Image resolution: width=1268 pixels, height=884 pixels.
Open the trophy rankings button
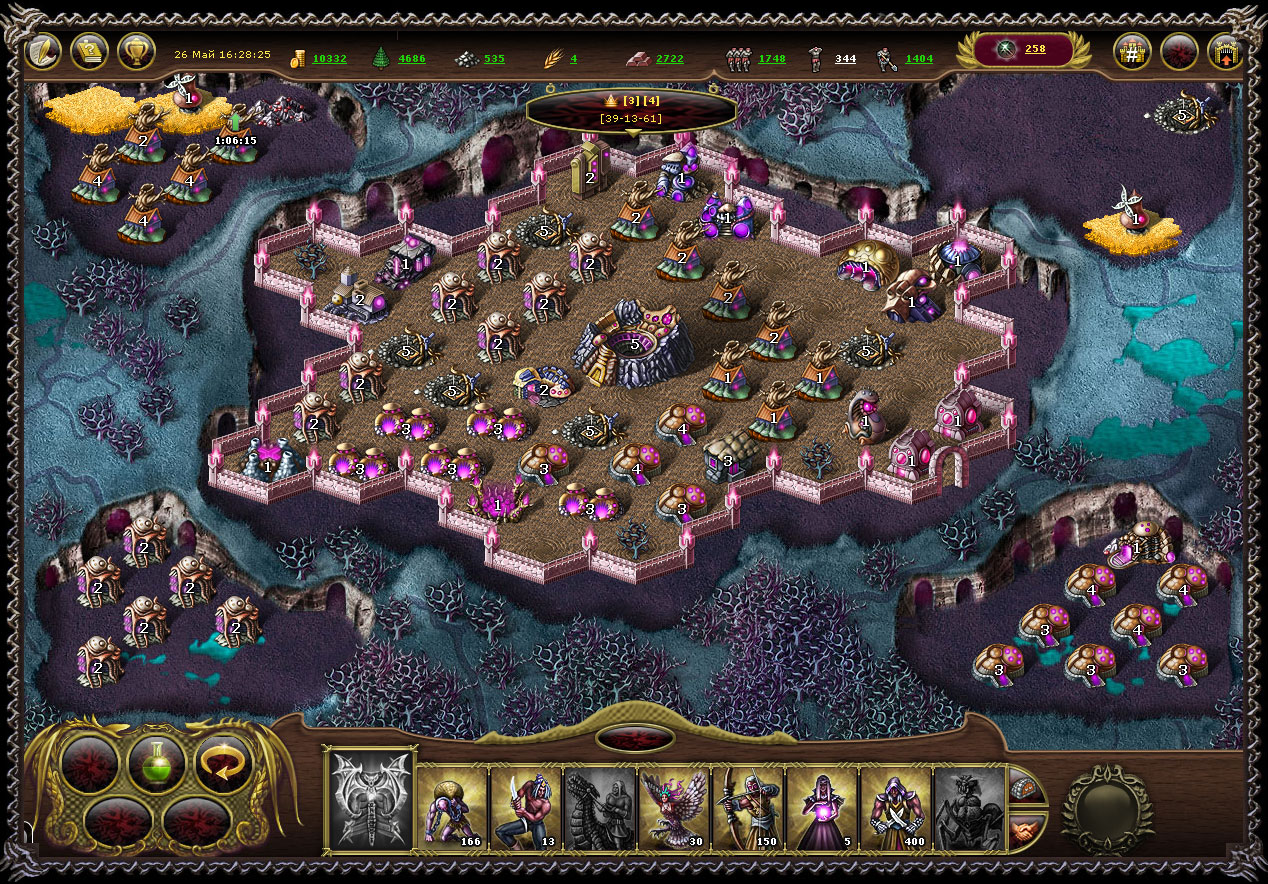(x=136, y=51)
